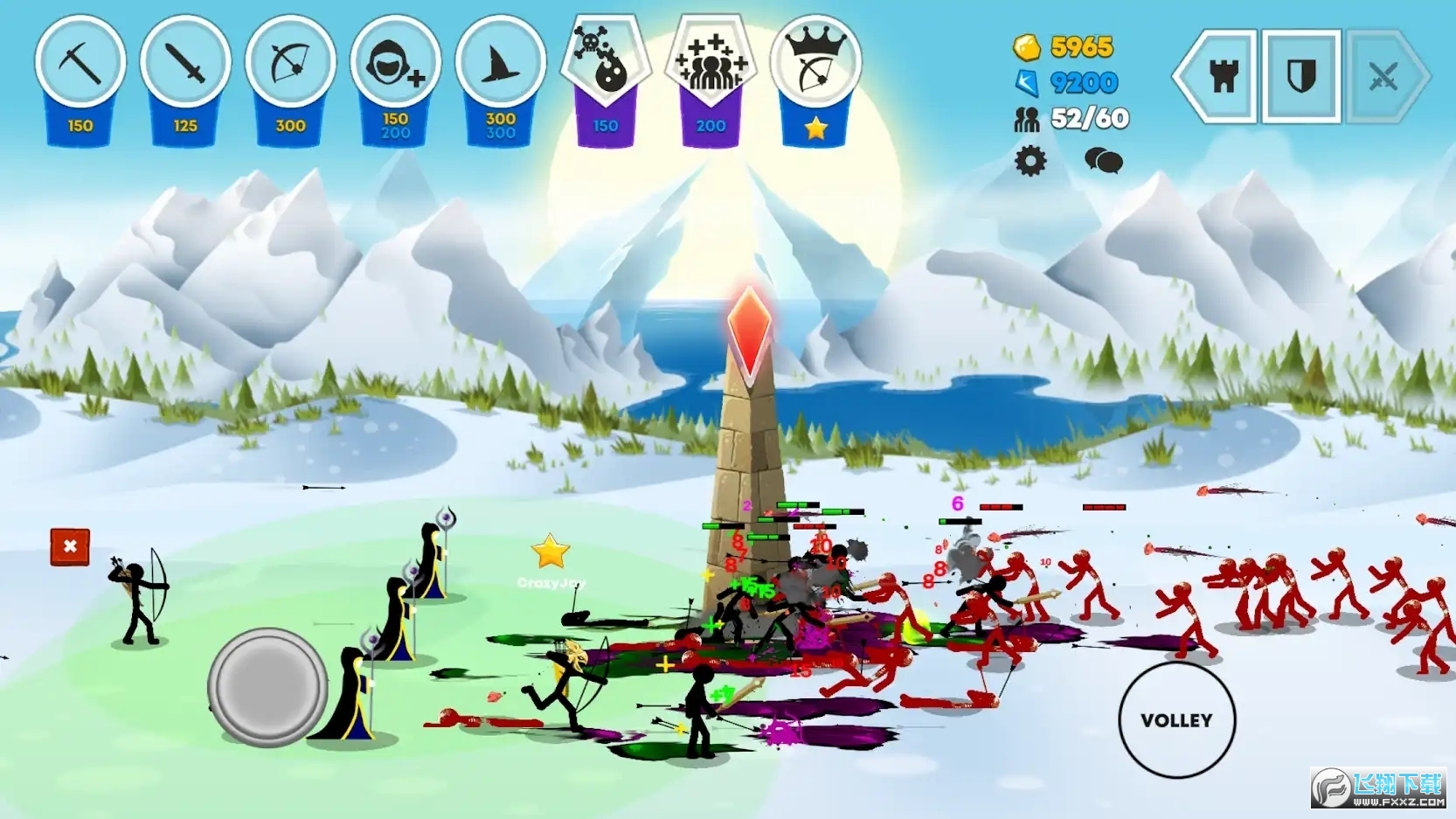The image size is (1456, 819).
Task: Tap the red X cancel button
Action: 70,547
